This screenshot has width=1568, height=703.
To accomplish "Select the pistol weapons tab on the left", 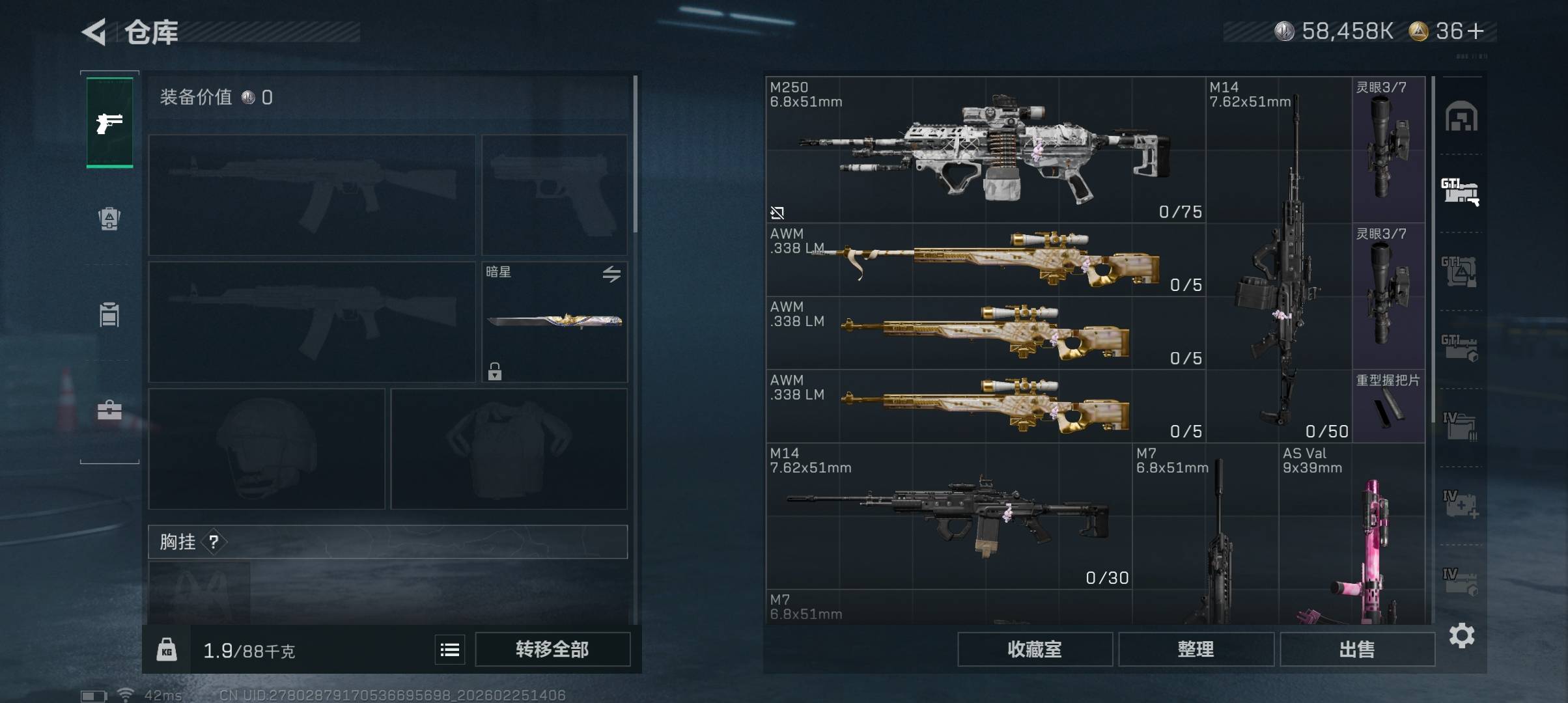I will pyautogui.click(x=109, y=122).
